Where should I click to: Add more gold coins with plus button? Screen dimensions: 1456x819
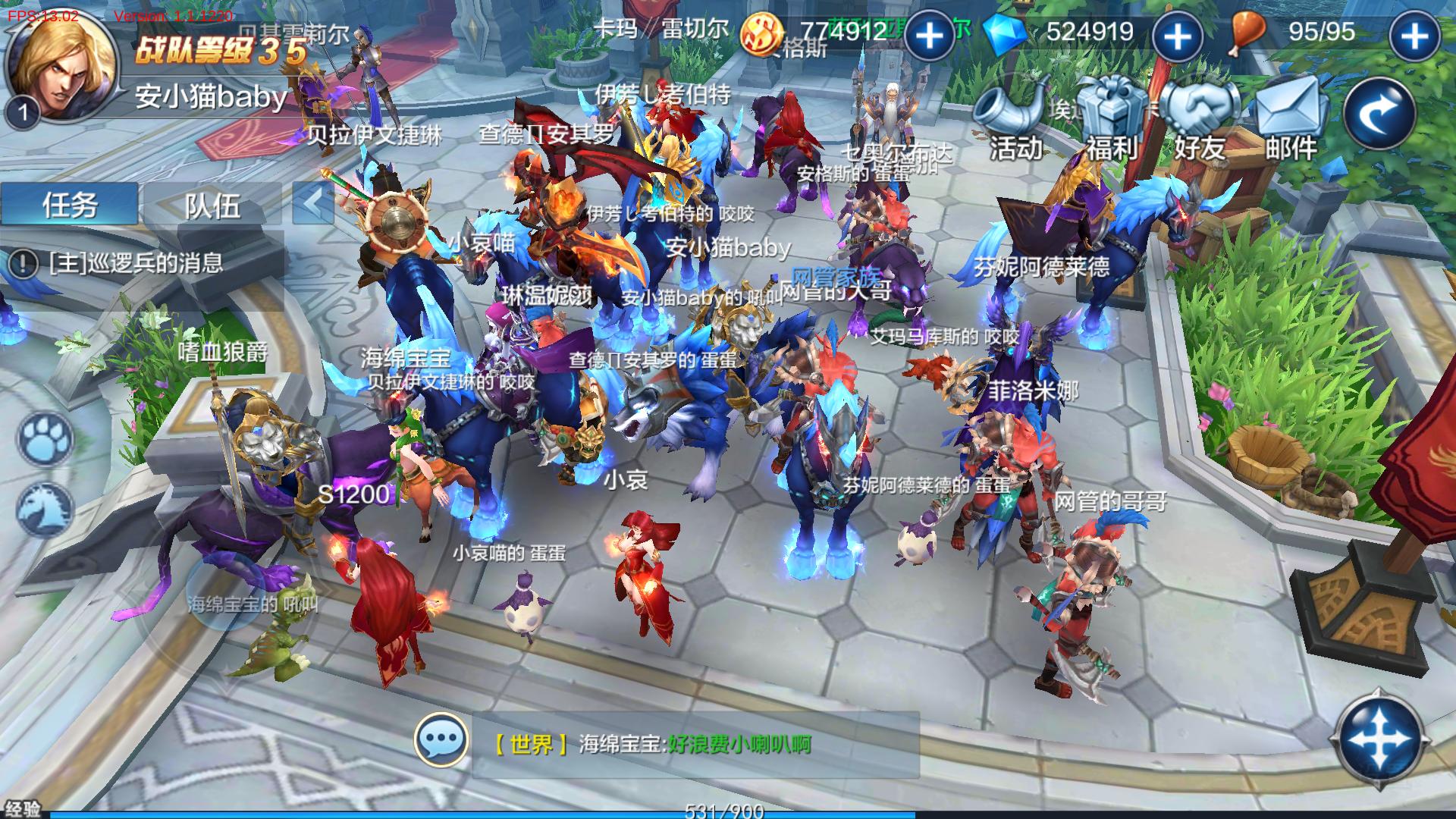coord(929,36)
